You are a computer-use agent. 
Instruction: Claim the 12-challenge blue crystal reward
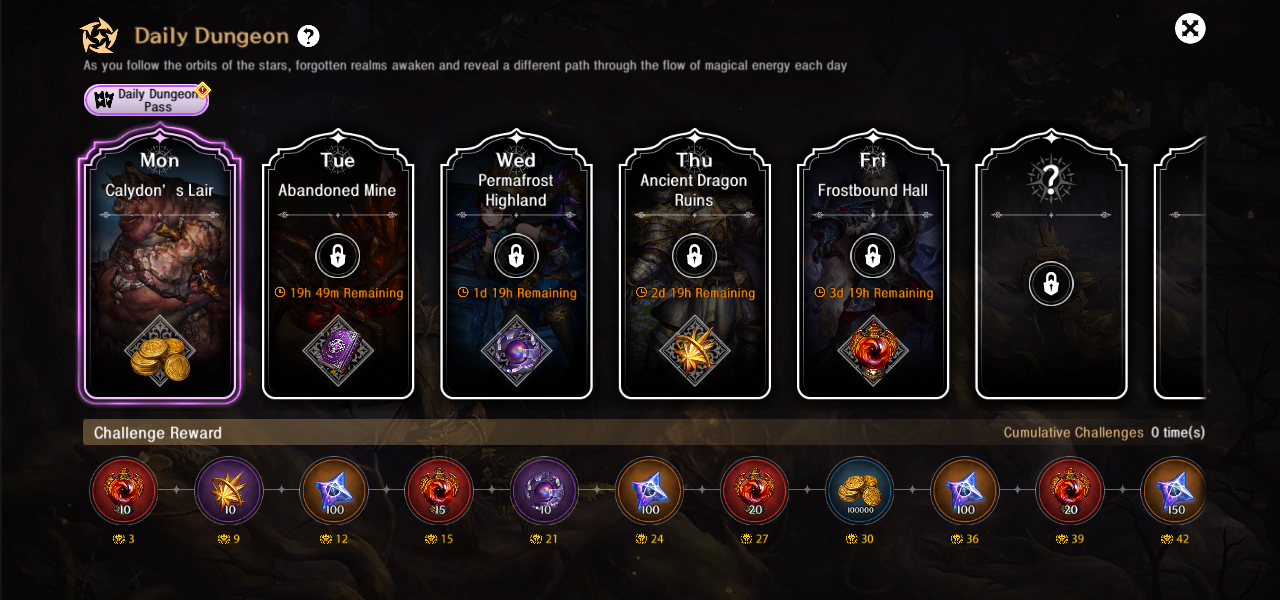334,491
